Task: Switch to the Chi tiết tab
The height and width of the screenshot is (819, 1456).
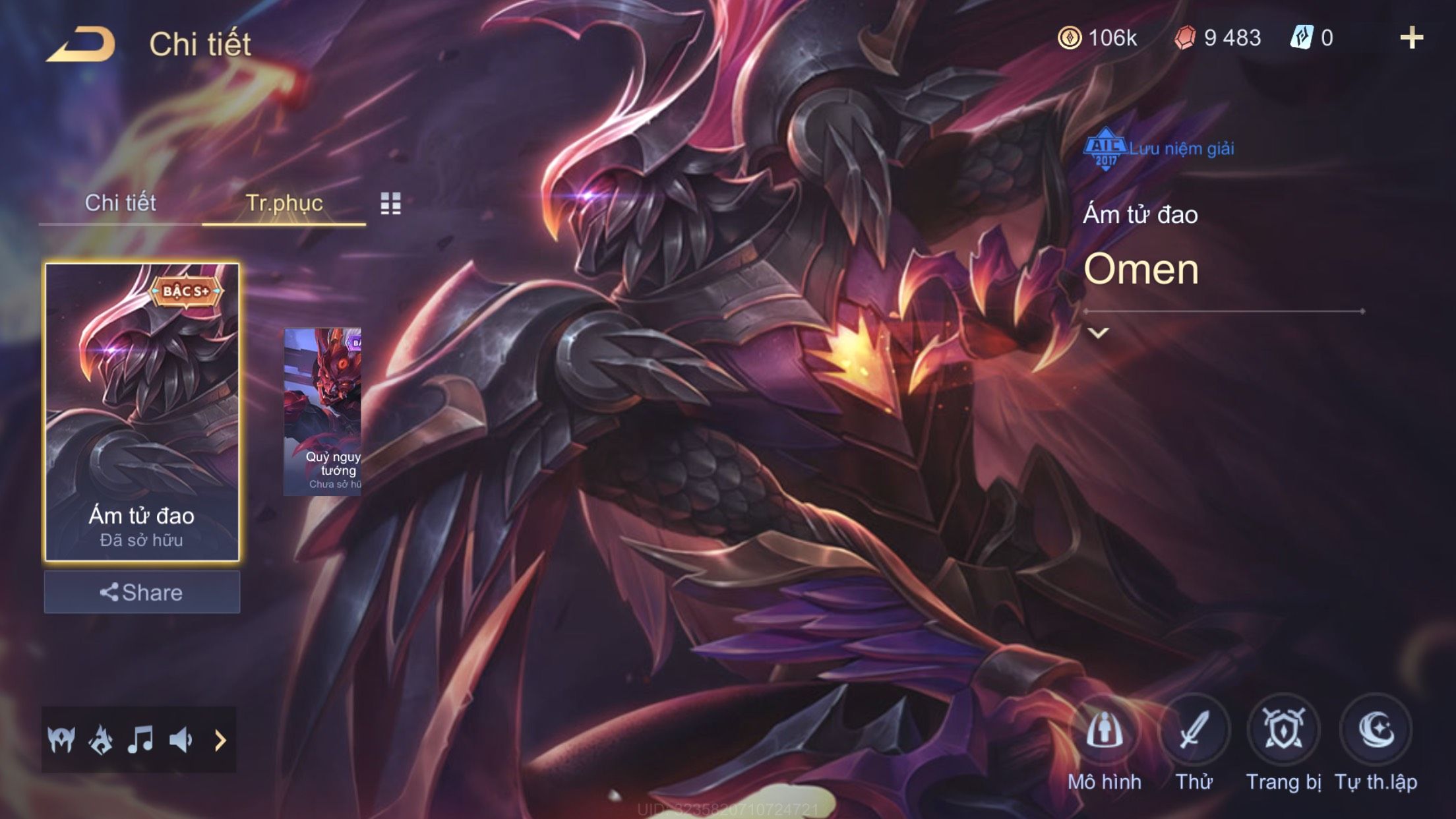Action: [120, 203]
